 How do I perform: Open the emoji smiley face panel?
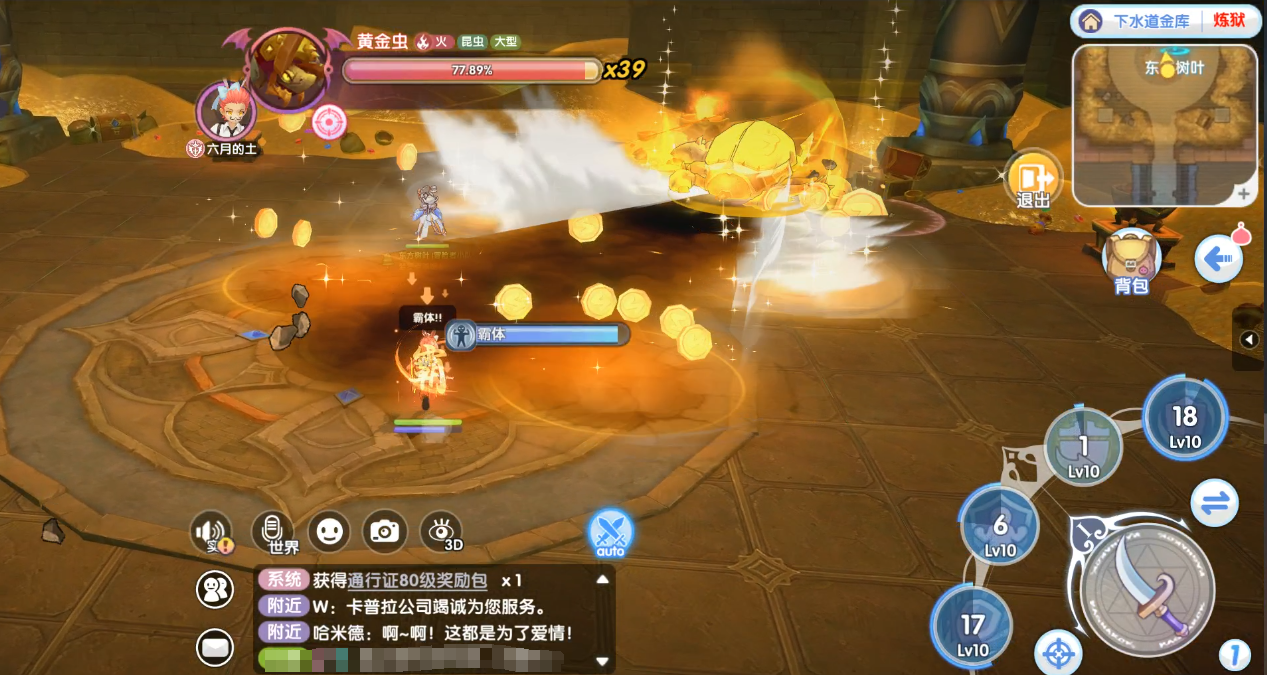(328, 531)
